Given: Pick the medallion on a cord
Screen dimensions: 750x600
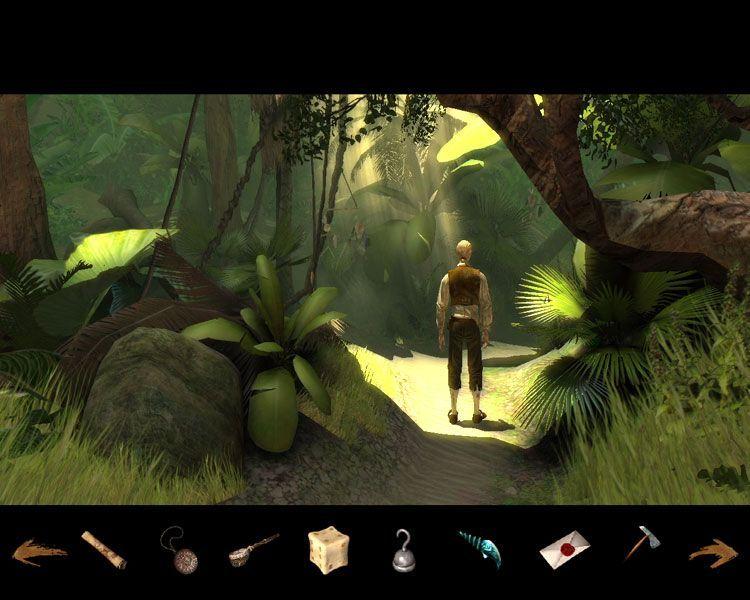Looking at the screenshot, I should pyautogui.click(x=179, y=550).
